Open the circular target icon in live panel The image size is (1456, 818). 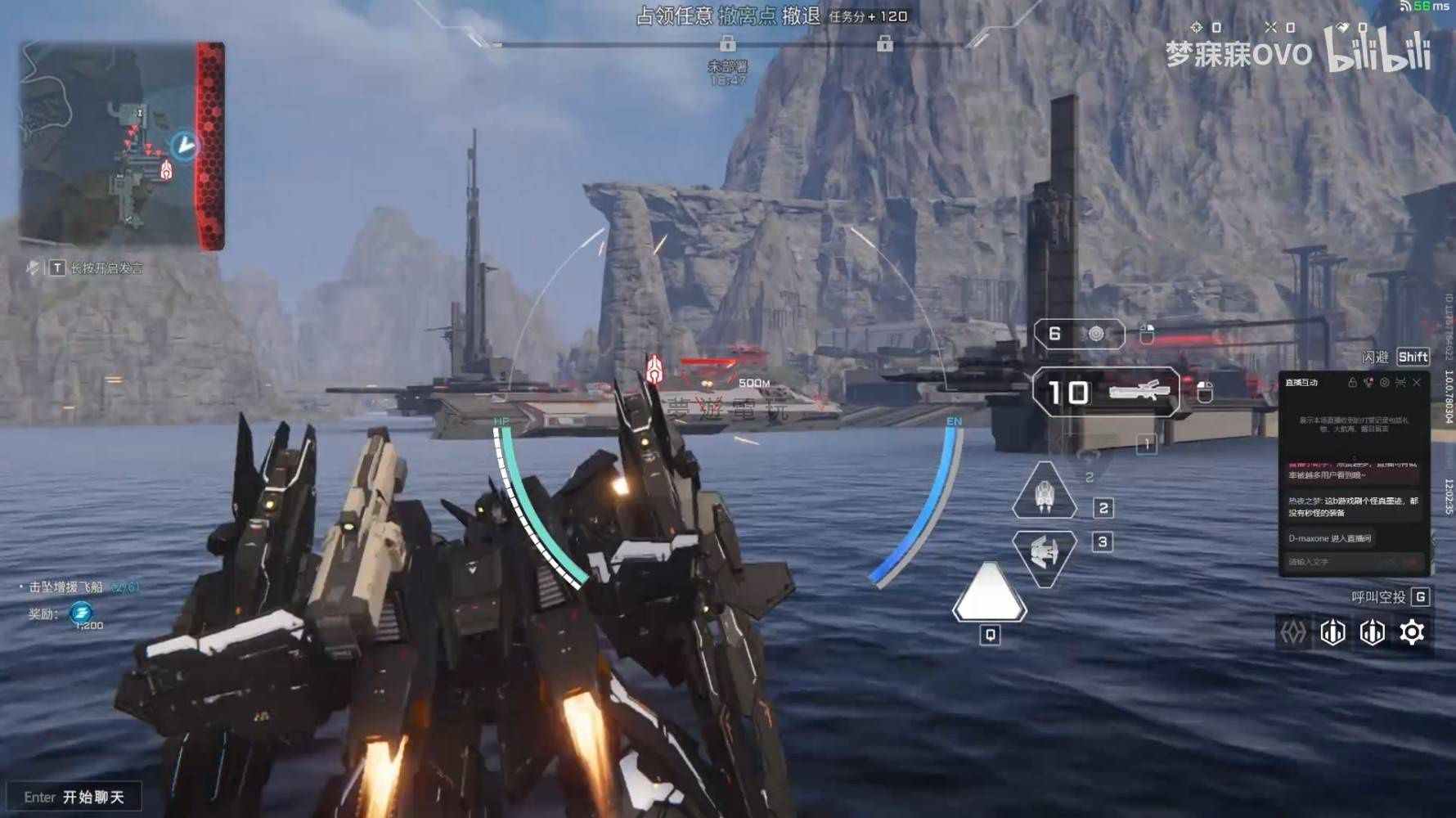pos(1384,382)
